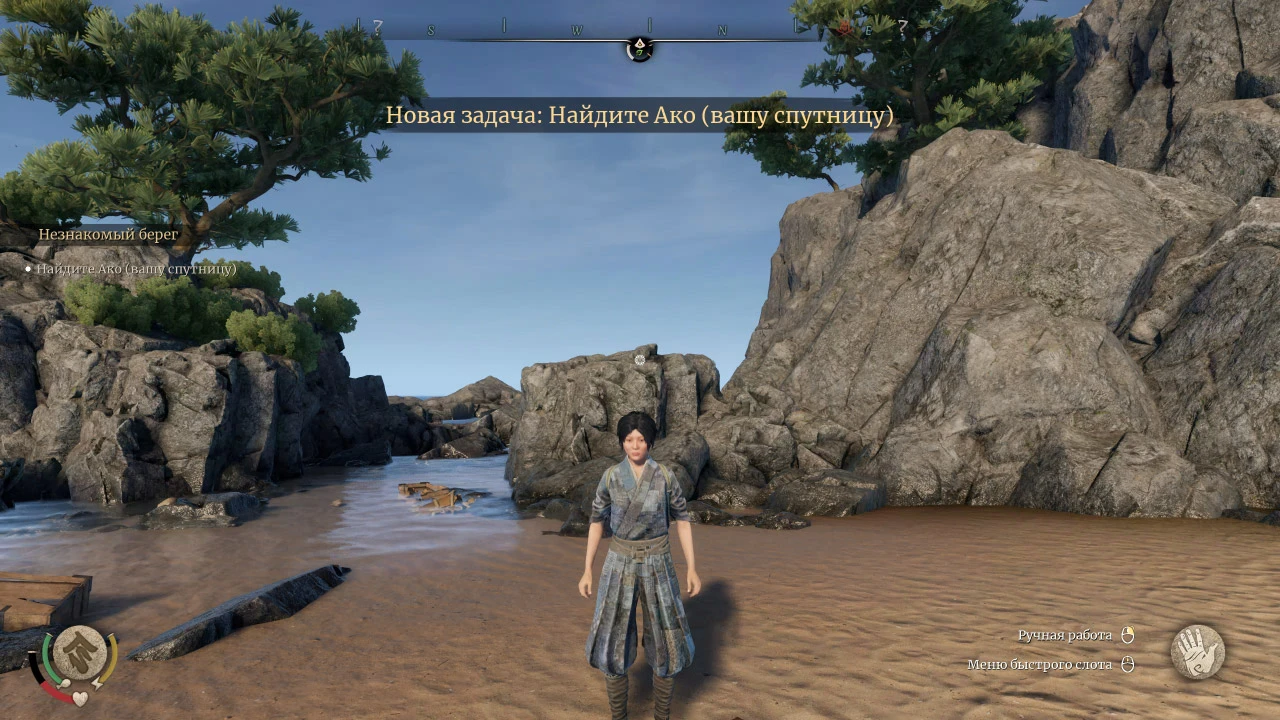The width and height of the screenshot is (1280, 720).
Task: Click the quest marker on the compass
Action: pos(640,48)
